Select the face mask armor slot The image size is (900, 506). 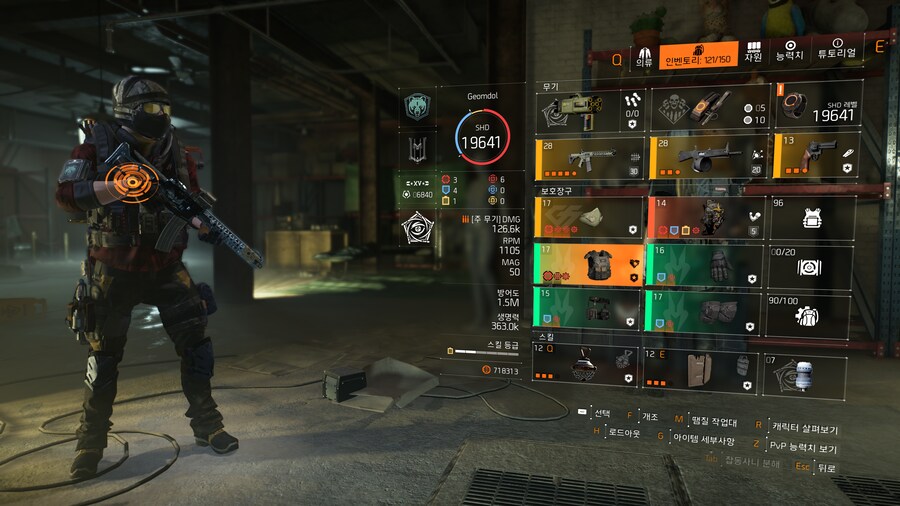(588, 217)
